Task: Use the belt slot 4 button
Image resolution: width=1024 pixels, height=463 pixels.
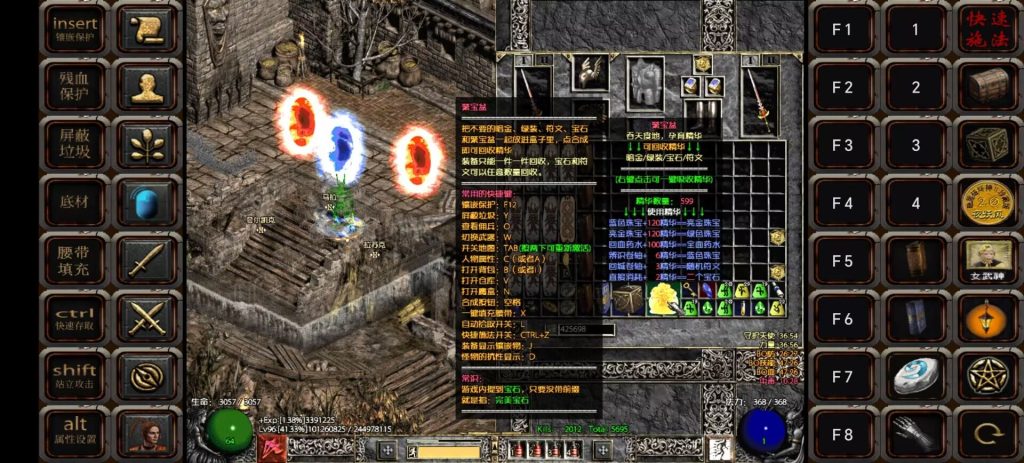Action: coord(915,203)
